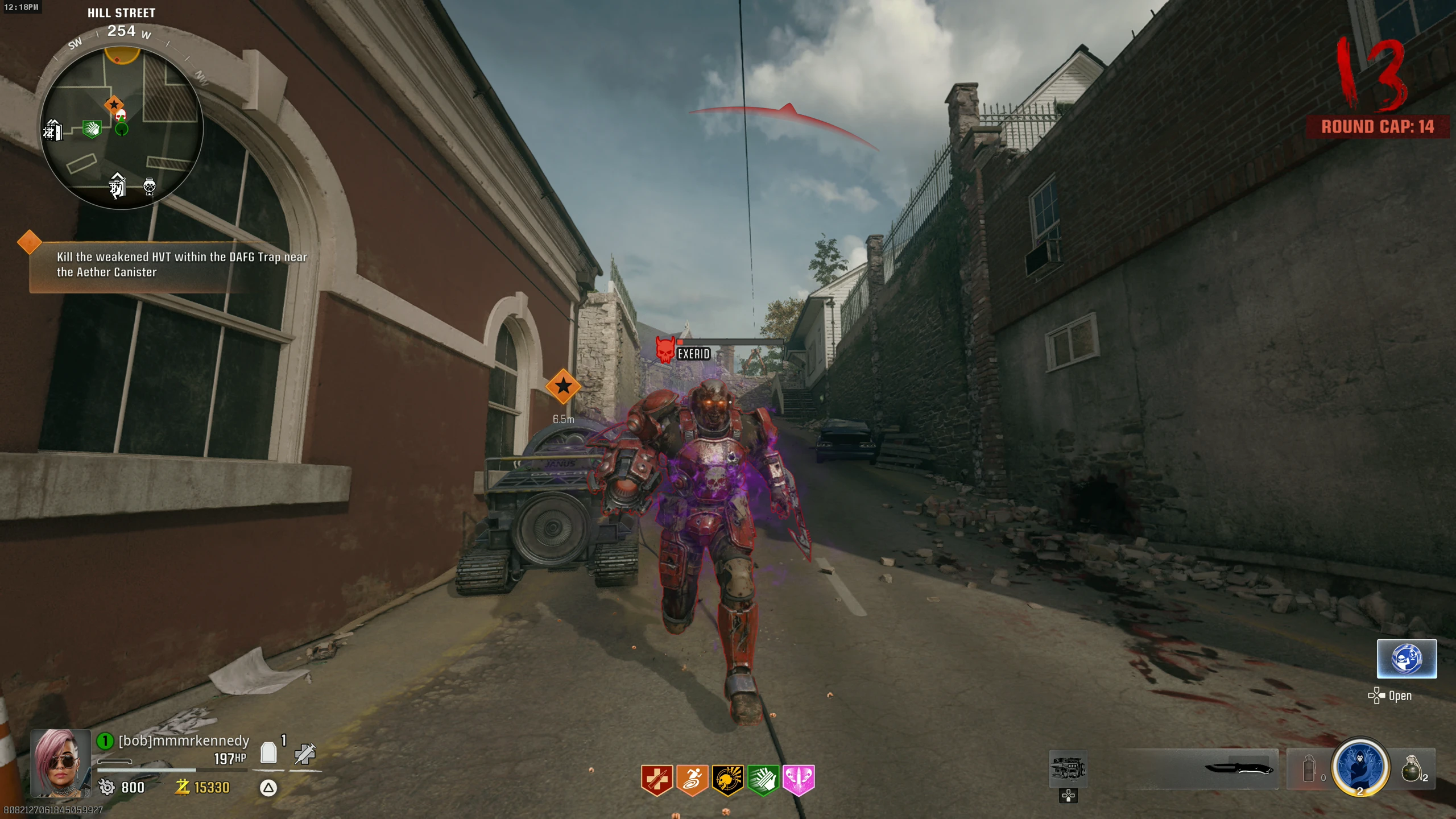
Task: Click the player character portrait
Action: tap(60, 763)
